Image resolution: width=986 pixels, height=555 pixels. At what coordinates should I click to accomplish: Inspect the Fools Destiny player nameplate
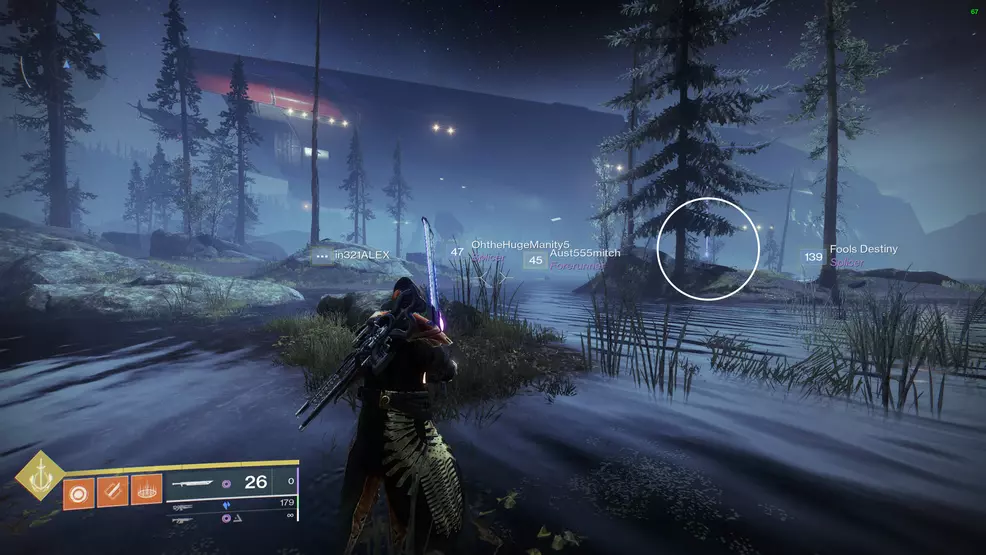(x=863, y=249)
